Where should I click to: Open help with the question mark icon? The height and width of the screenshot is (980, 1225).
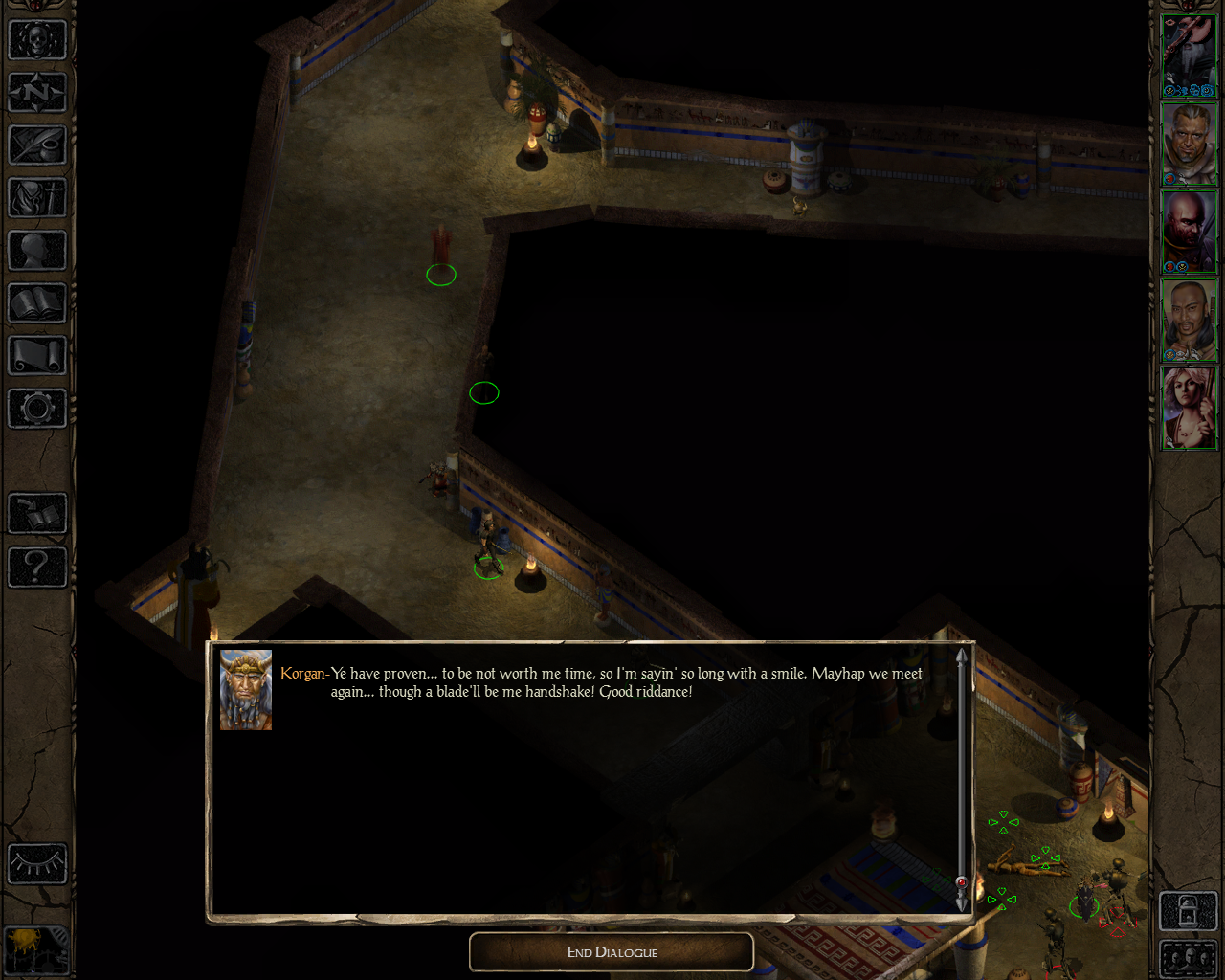coord(37,567)
